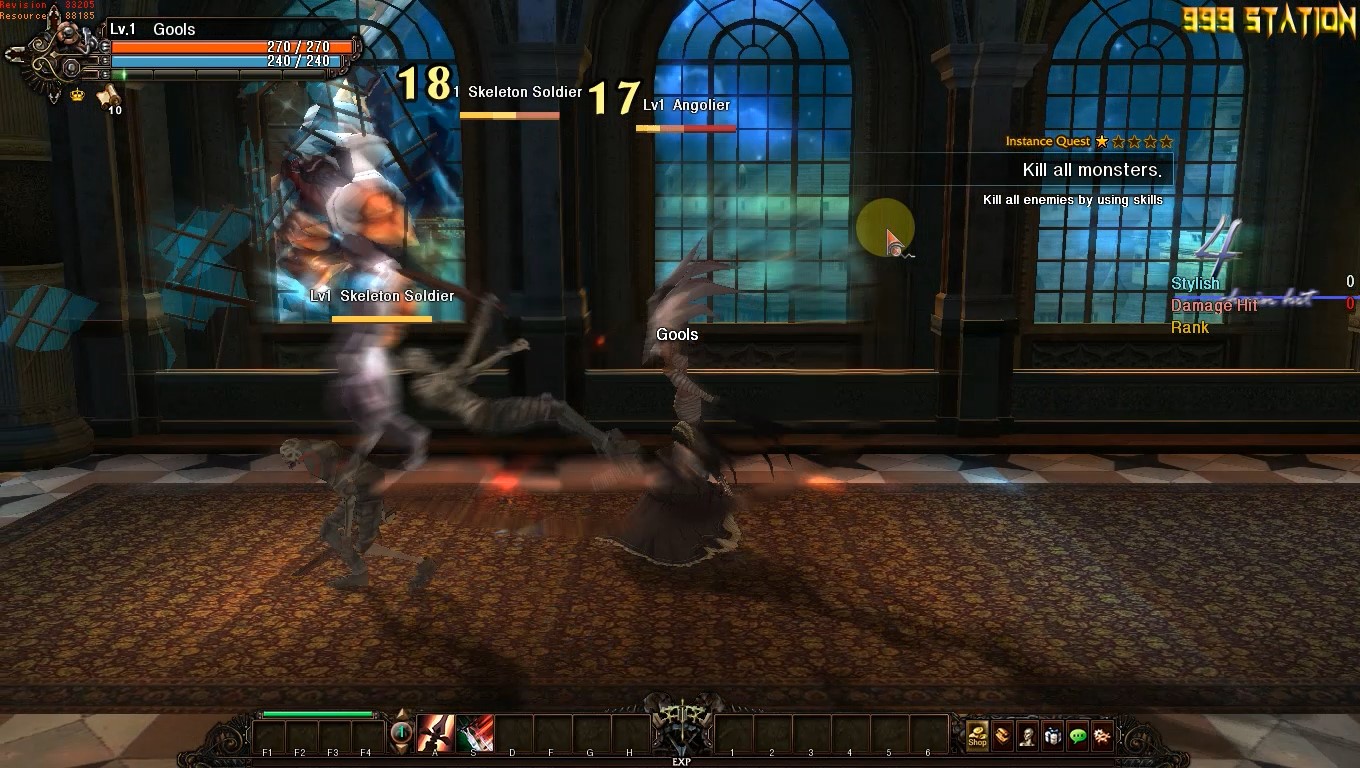Open the character bust icon menu

pos(1027,736)
